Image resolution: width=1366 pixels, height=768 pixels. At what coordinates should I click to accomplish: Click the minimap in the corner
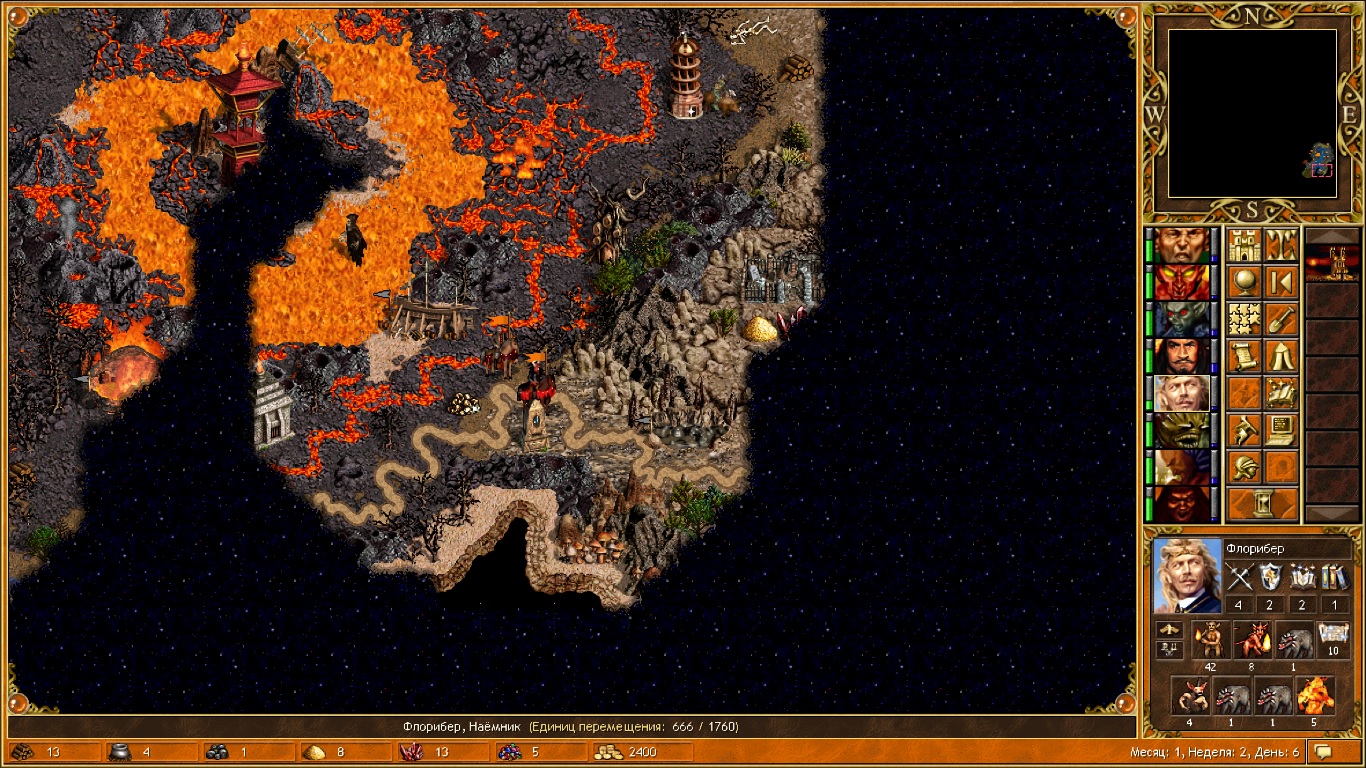point(1252,113)
